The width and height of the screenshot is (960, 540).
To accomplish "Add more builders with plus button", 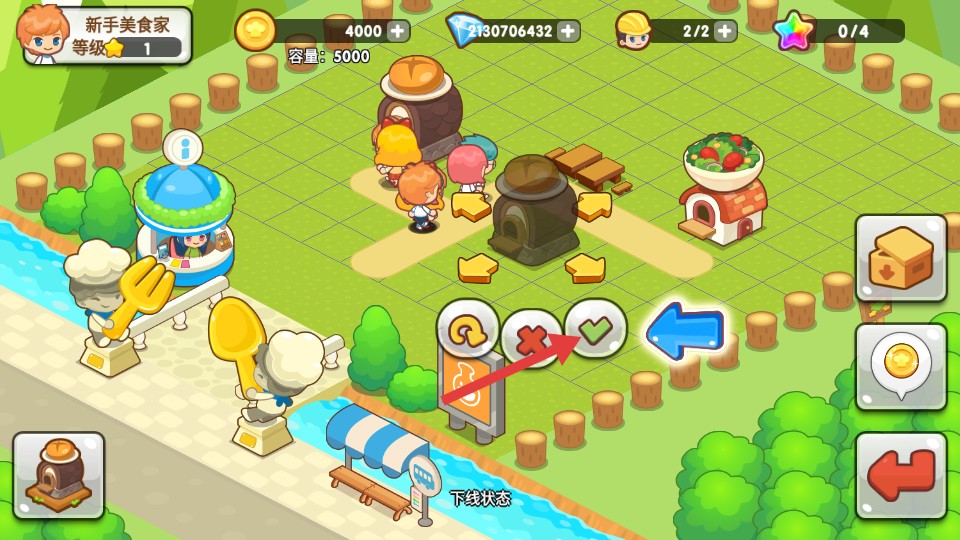I will pyautogui.click(x=726, y=31).
